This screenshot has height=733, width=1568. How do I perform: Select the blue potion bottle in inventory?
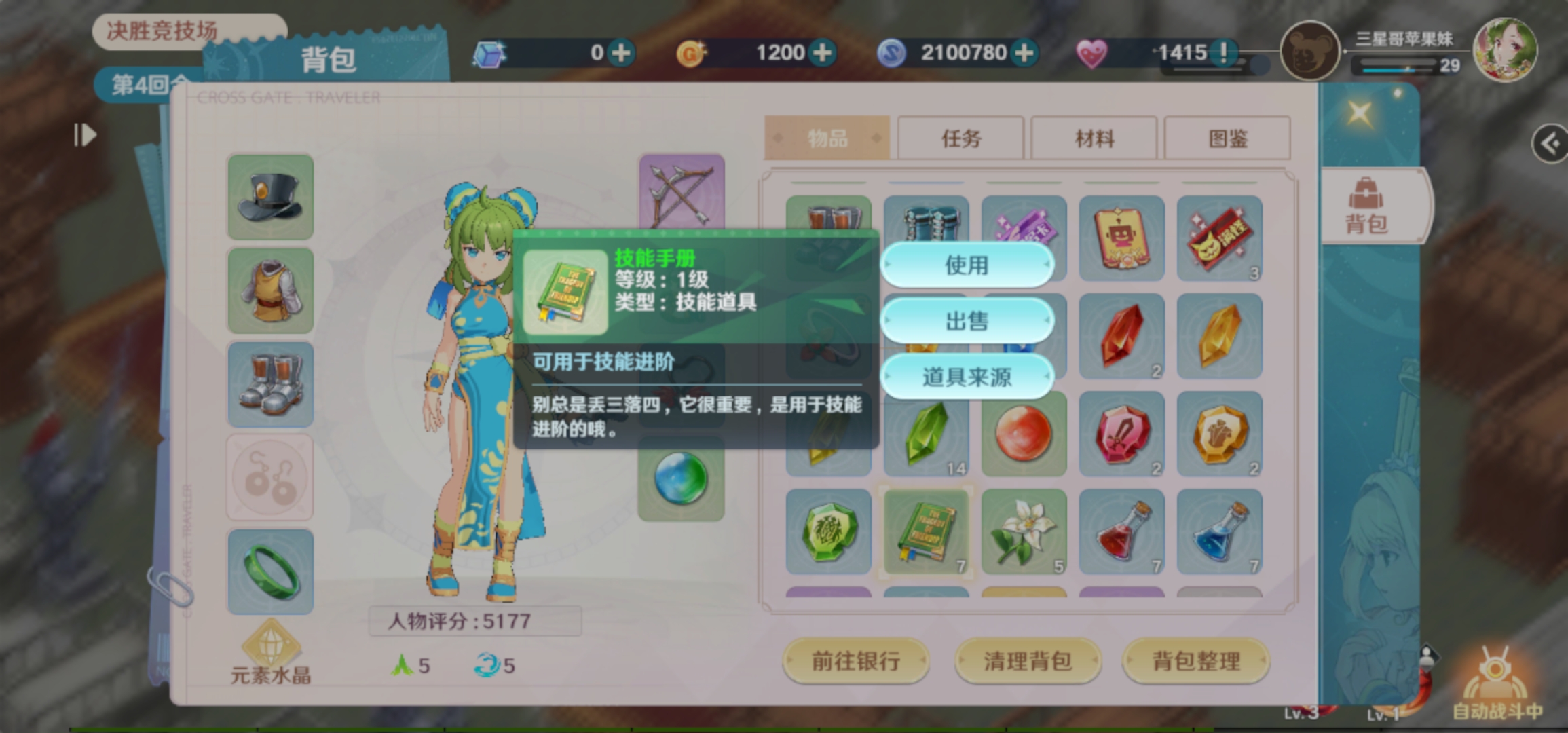pyautogui.click(x=1220, y=531)
